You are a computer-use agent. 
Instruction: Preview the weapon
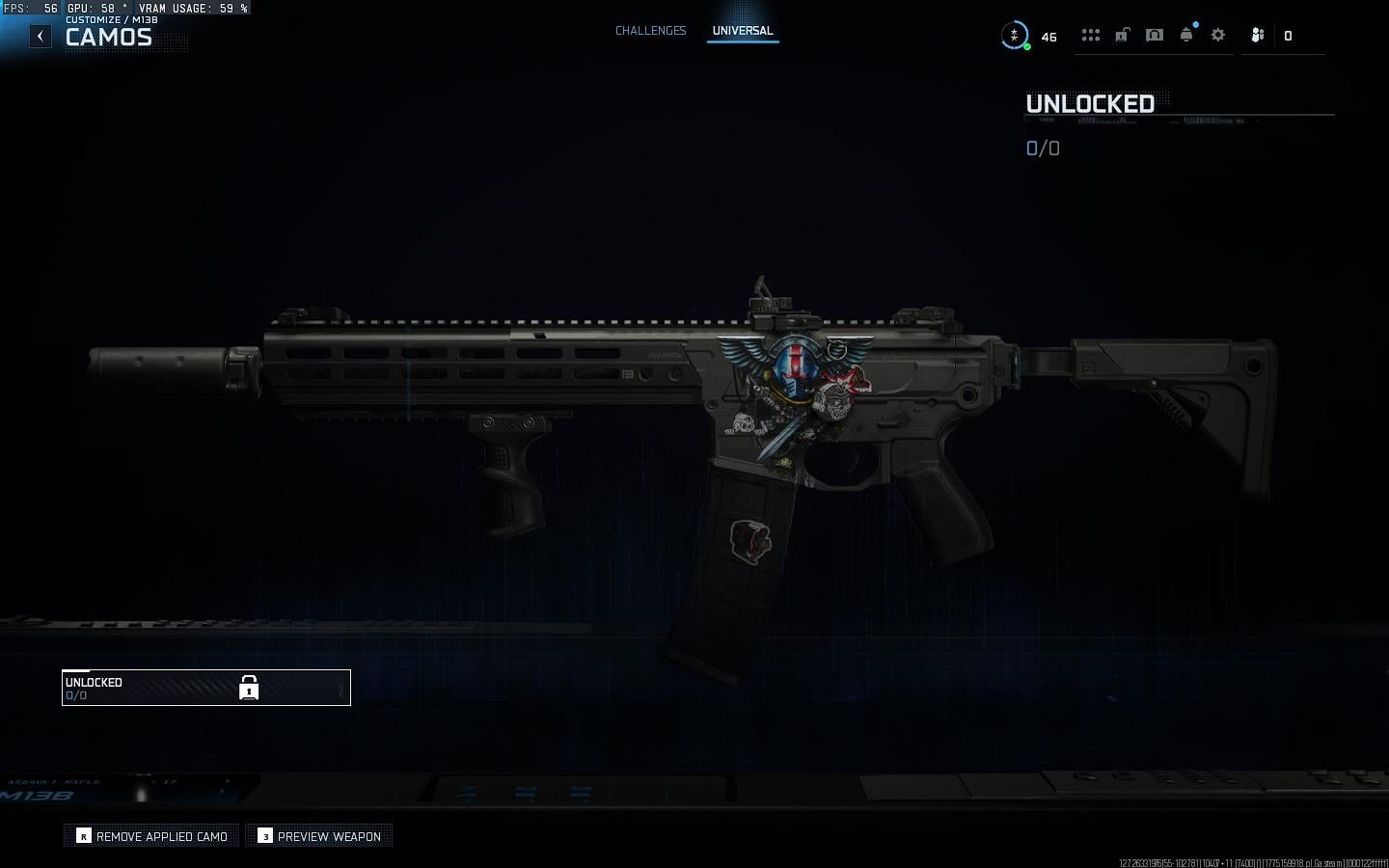tap(319, 836)
